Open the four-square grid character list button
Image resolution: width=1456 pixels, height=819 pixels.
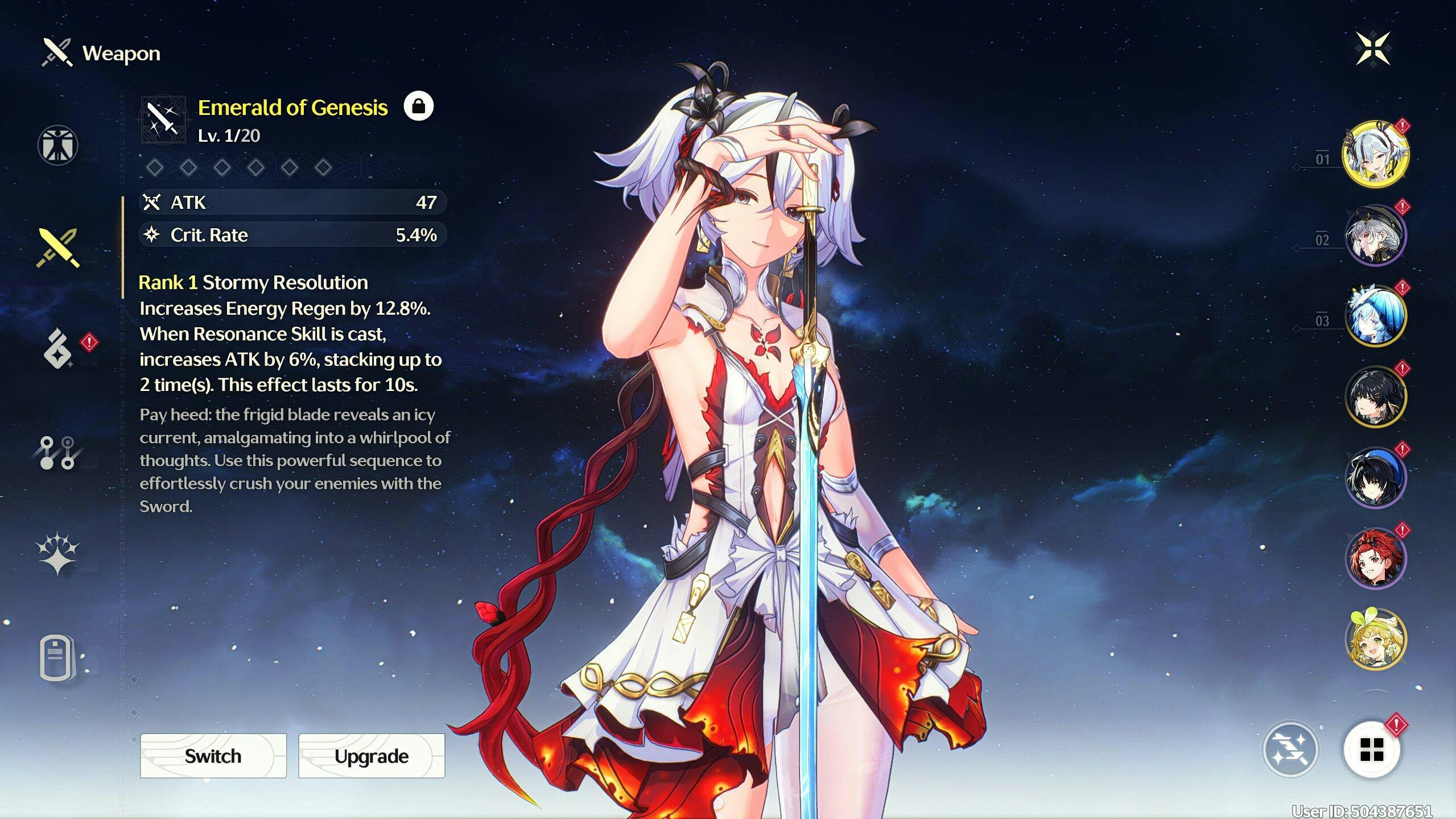tap(1371, 750)
